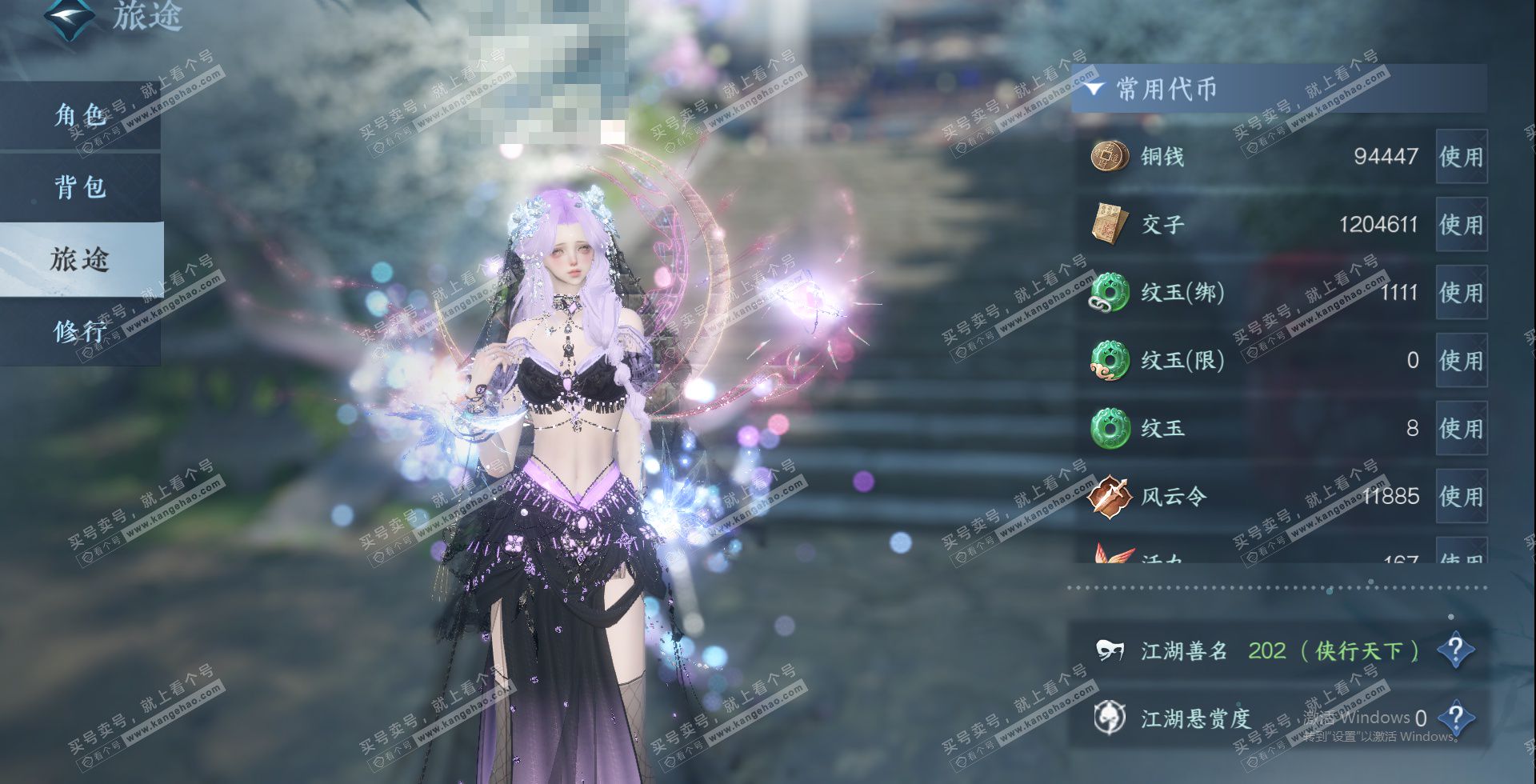The width and height of the screenshot is (1536, 784).
Task: Select the 交子 banknote icon
Action: (x=1110, y=224)
